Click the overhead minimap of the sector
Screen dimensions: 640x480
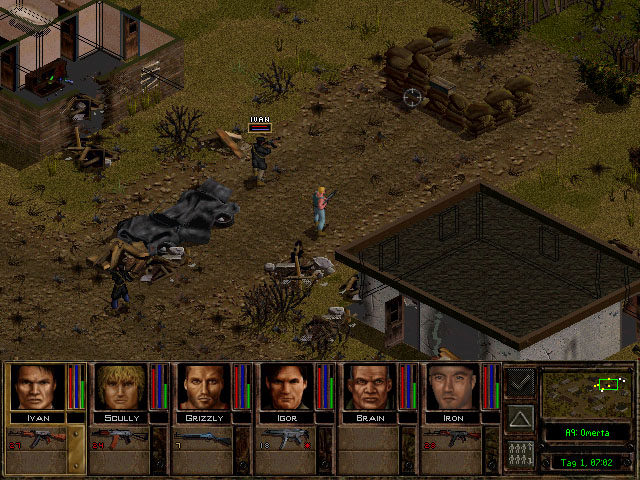tap(585, 391)
